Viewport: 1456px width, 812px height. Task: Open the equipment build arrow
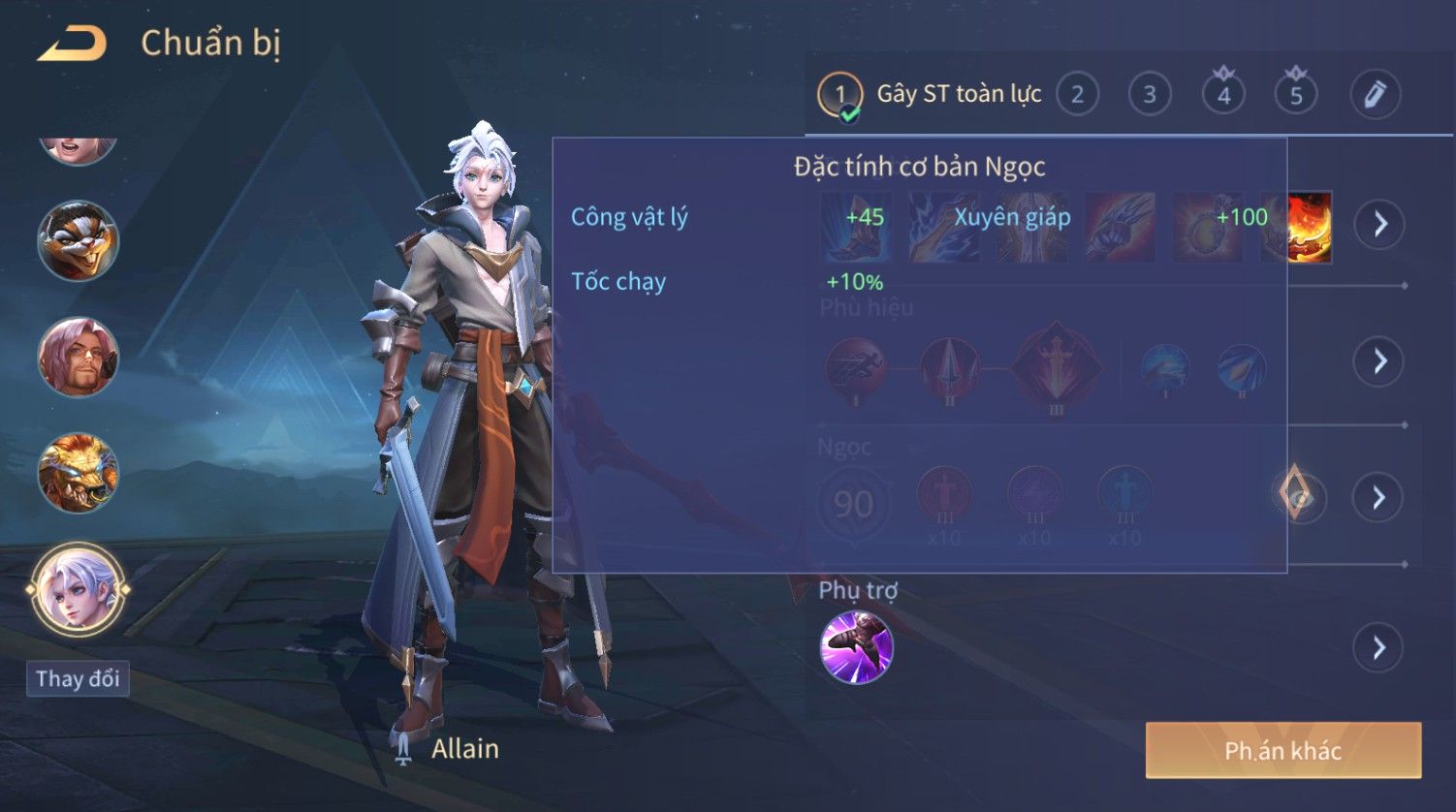pyautogui.click(x=1379, y=225)
